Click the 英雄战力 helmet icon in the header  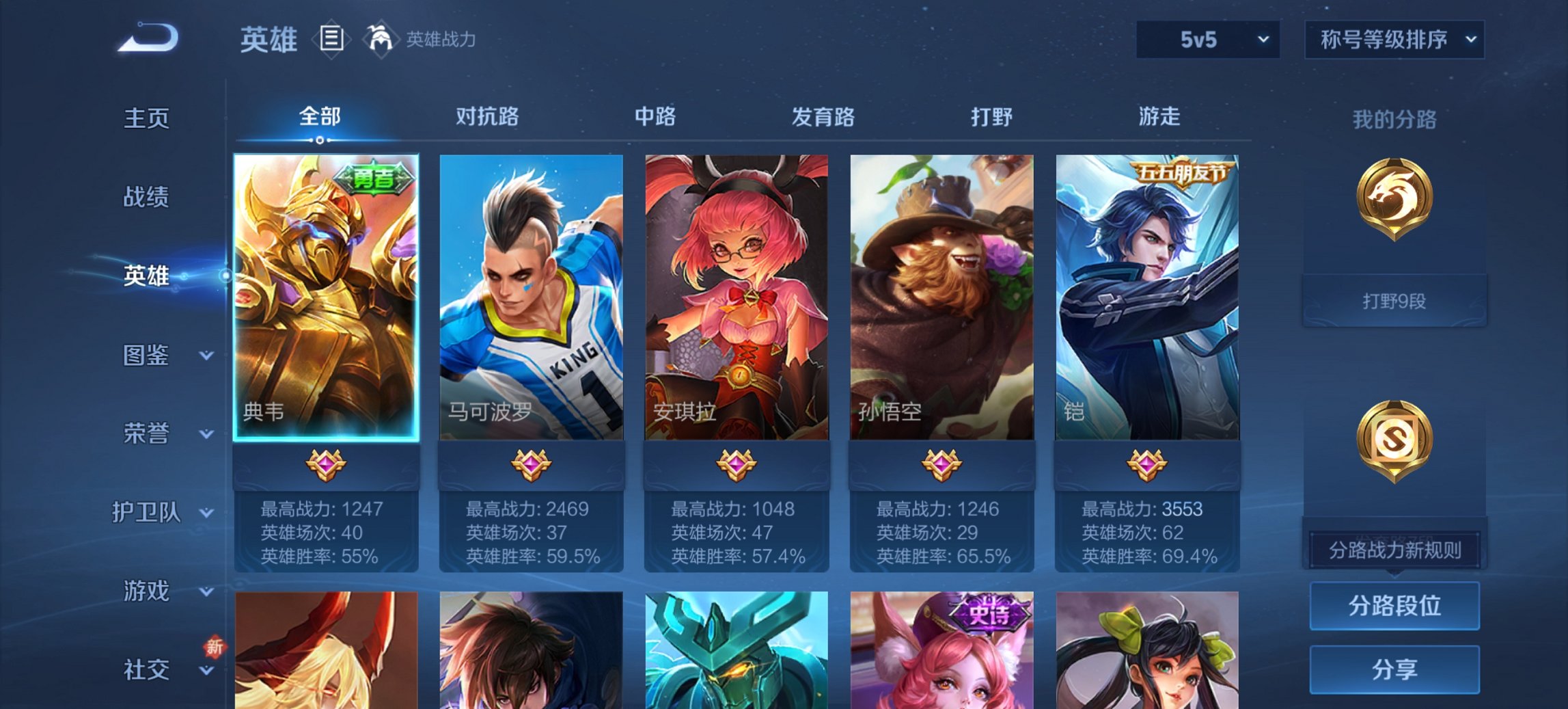(x=381, y=40)
